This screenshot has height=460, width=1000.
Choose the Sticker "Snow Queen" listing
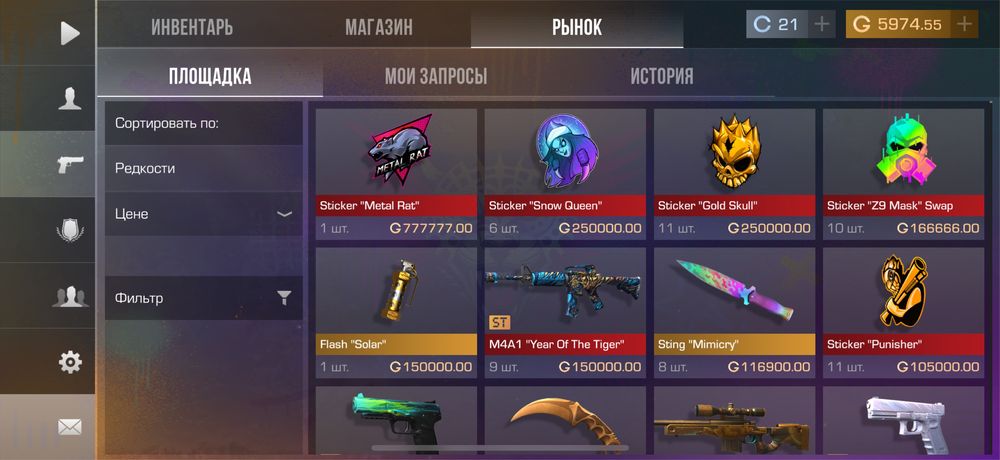point(565,173)
